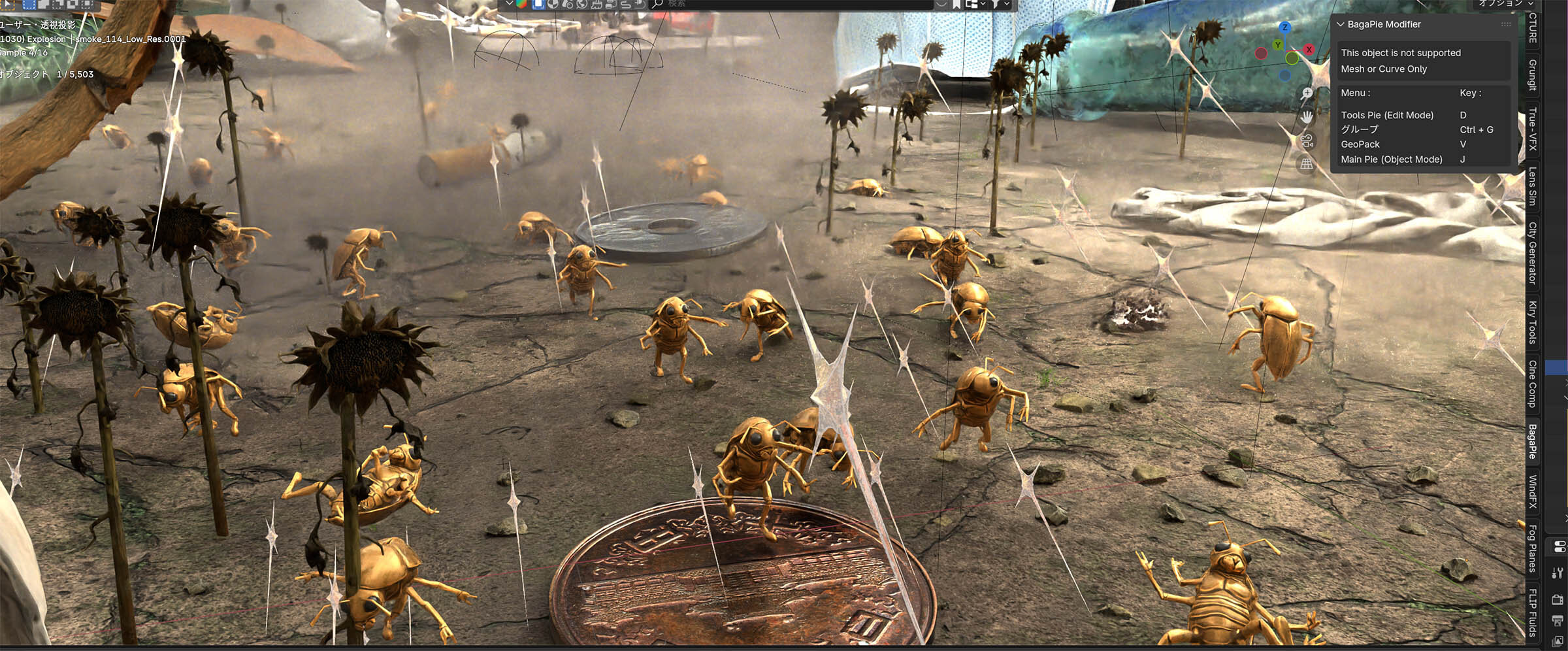This screenshot has height=651, width=1568.
Task: Open the FLIP Fluids sidebar tab
Action: coord(1532,612)
